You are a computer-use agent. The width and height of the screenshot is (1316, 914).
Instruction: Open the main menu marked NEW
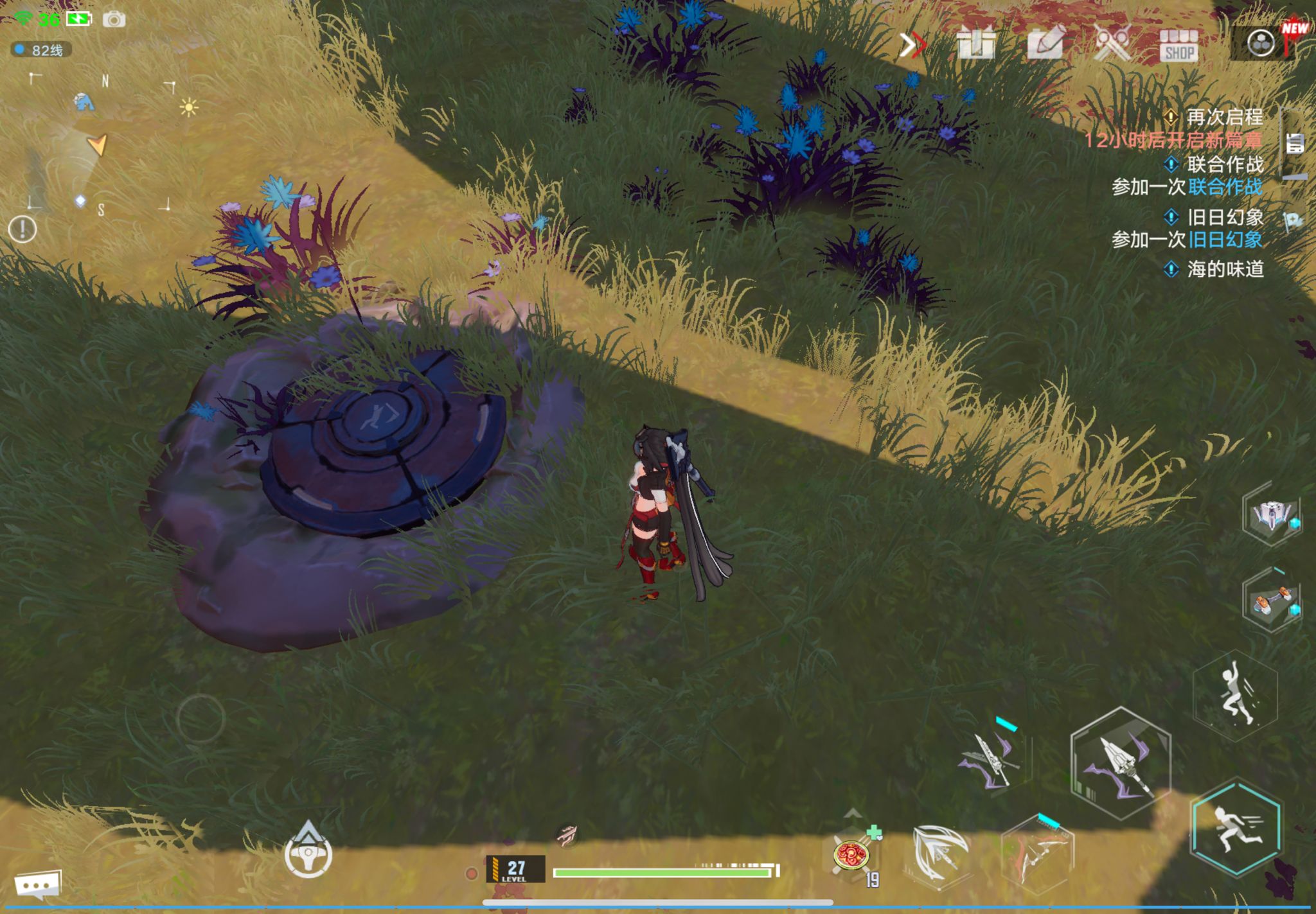click(x=1262, y=44)
